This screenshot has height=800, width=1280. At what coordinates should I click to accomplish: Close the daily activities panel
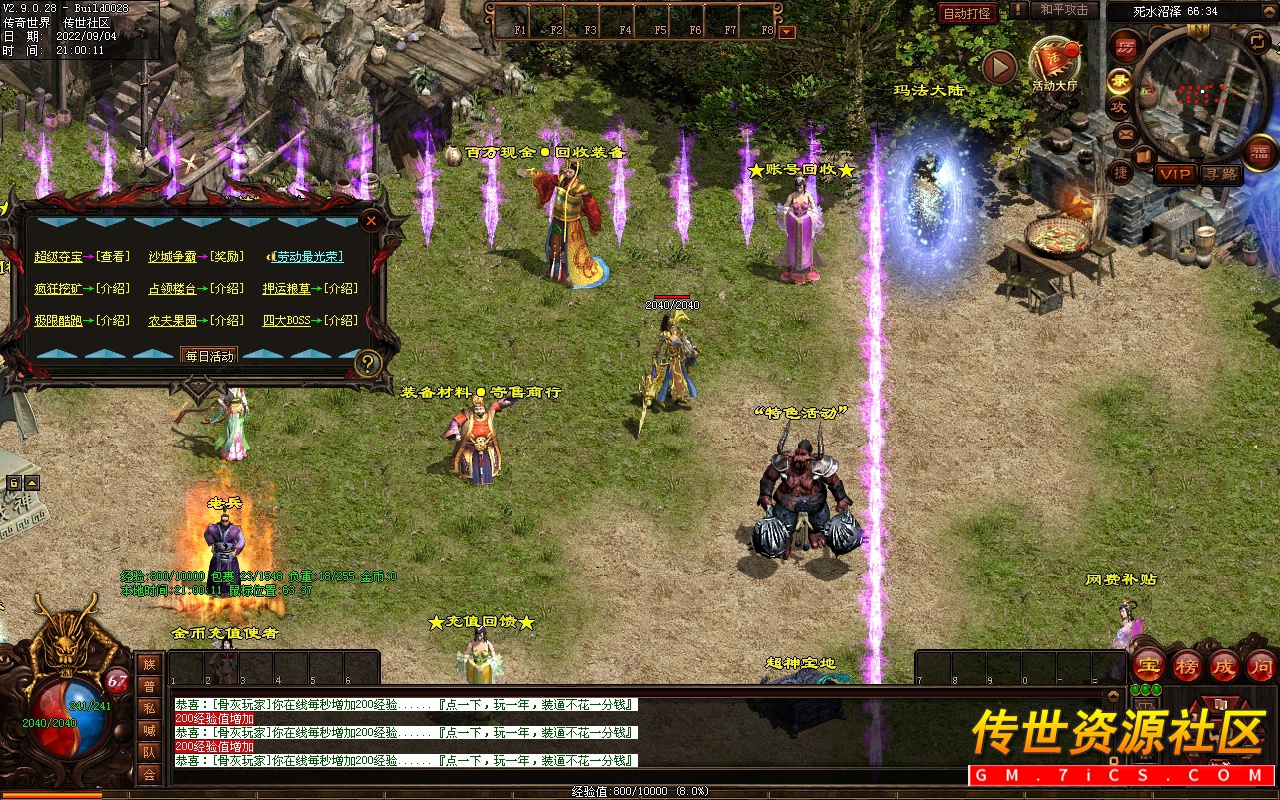(x=371, y=220)
